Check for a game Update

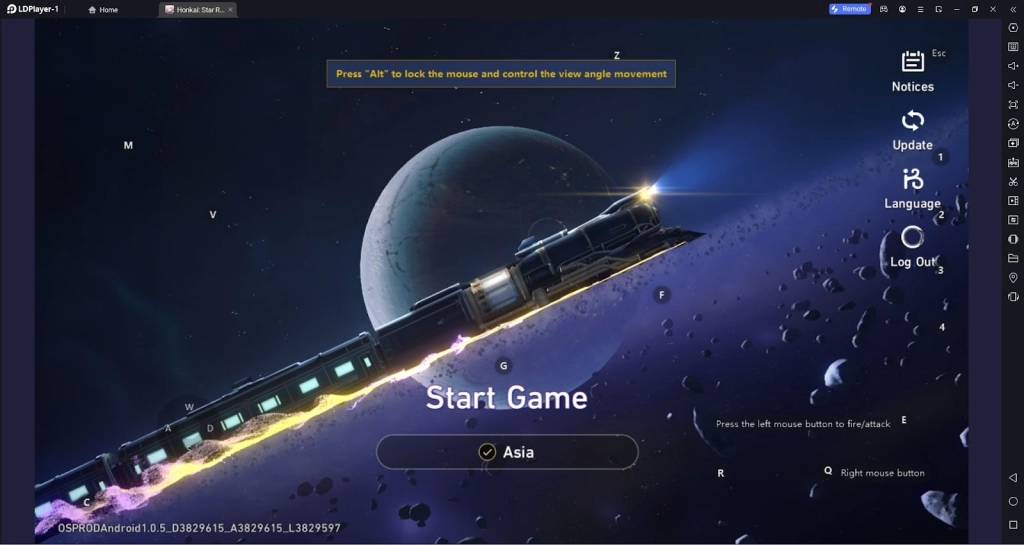coord(912,129)
